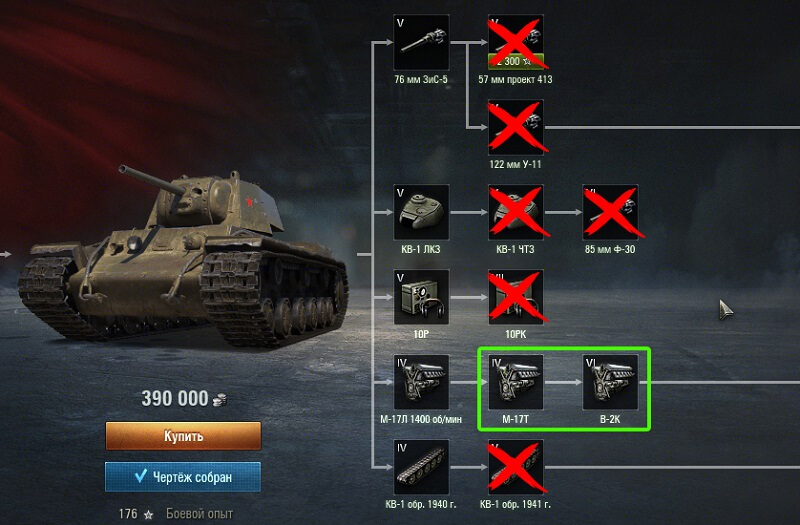Select the 10РК radio module
The width and height of the screenshot is (800, 525).
(x=516, y=296)
